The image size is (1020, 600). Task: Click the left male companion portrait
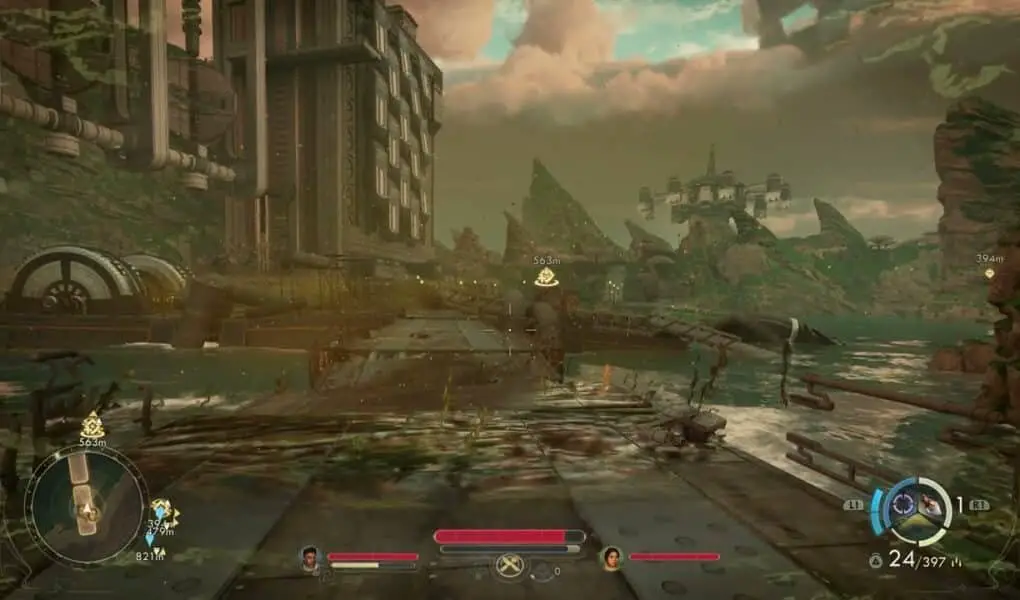click(310, 558)
